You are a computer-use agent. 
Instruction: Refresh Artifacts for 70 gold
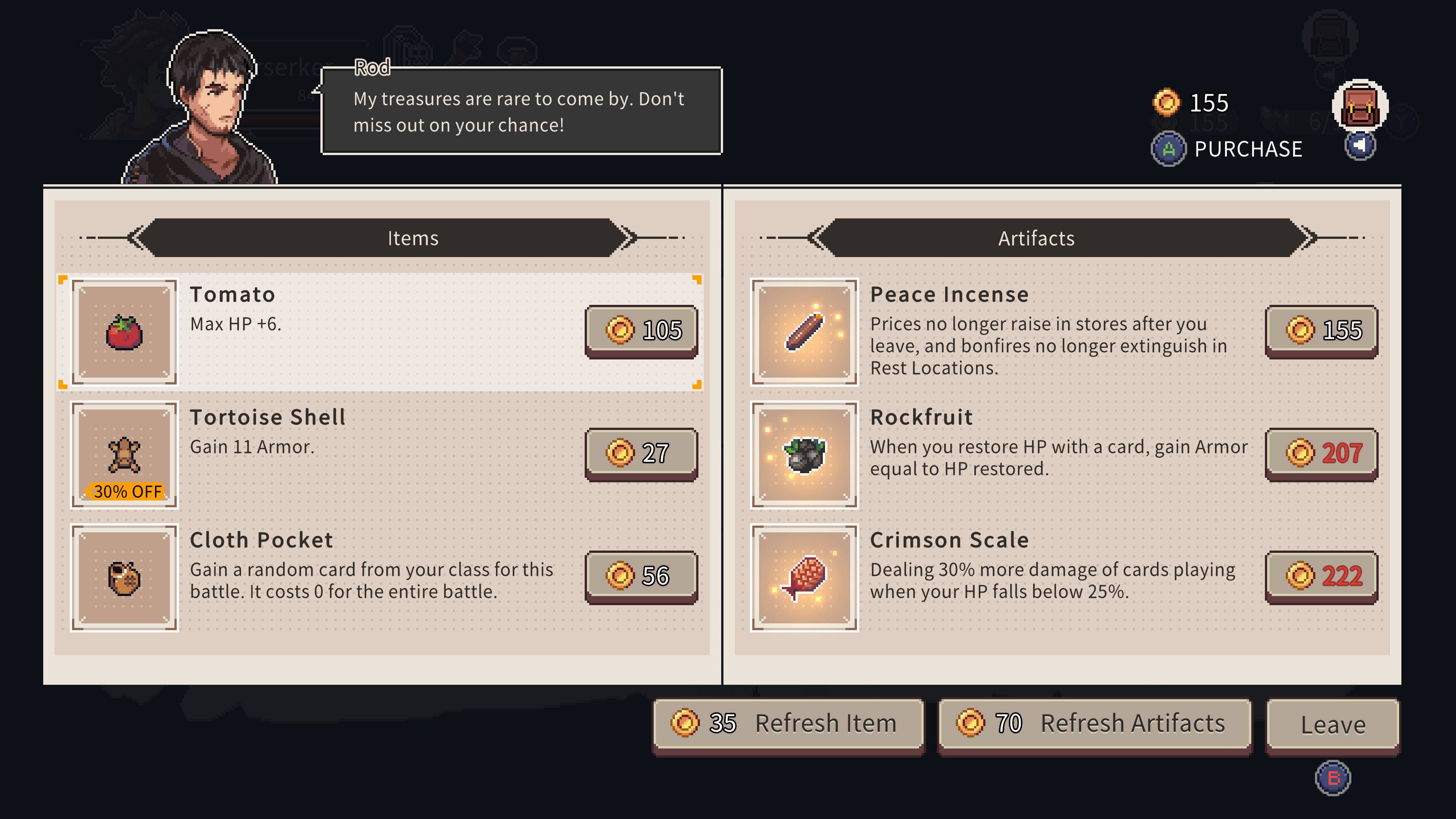pyautogui.click(x=1094, y=724)
